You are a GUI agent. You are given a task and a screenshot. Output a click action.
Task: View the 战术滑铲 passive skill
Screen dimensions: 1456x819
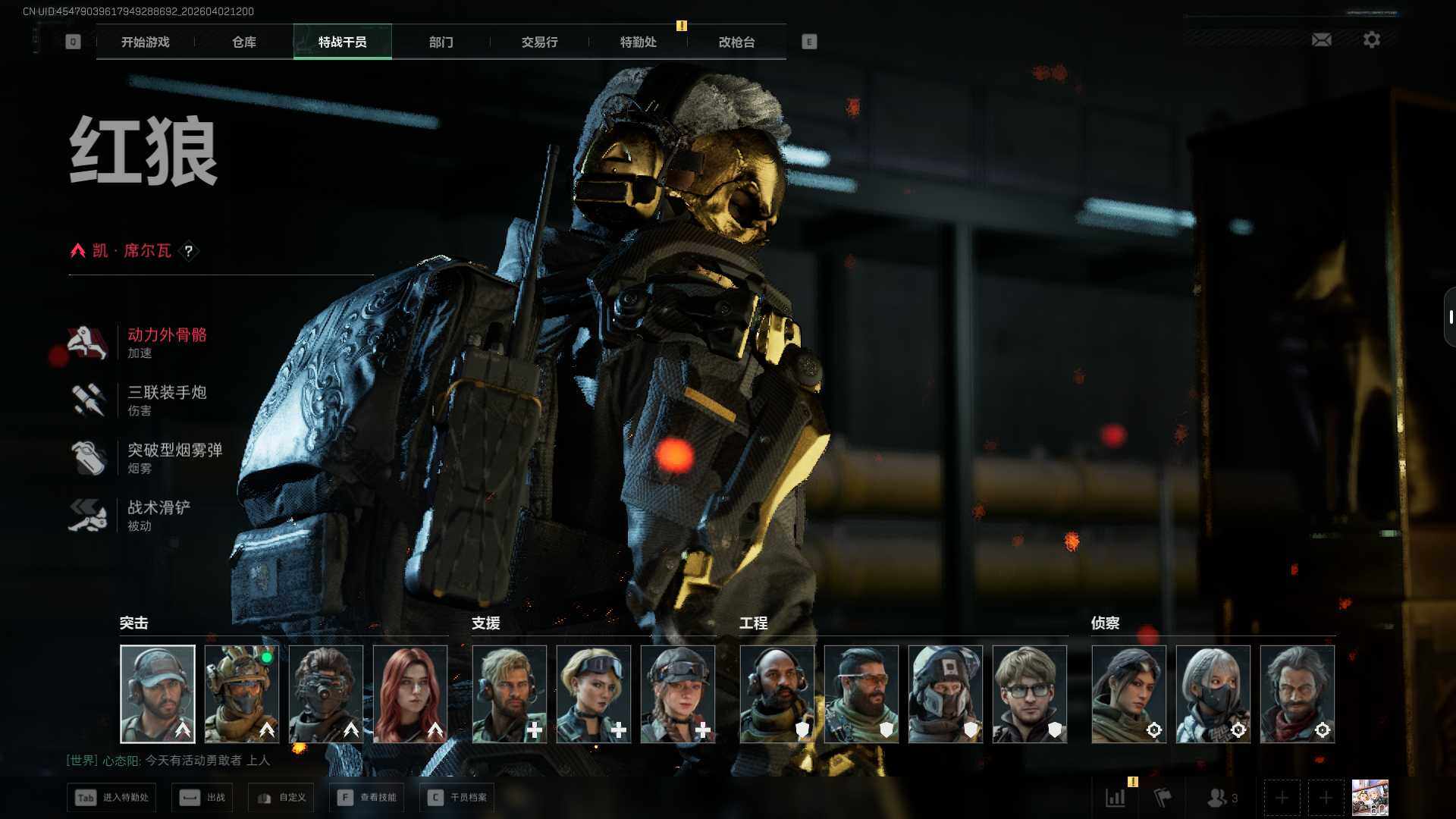[158, 515]
